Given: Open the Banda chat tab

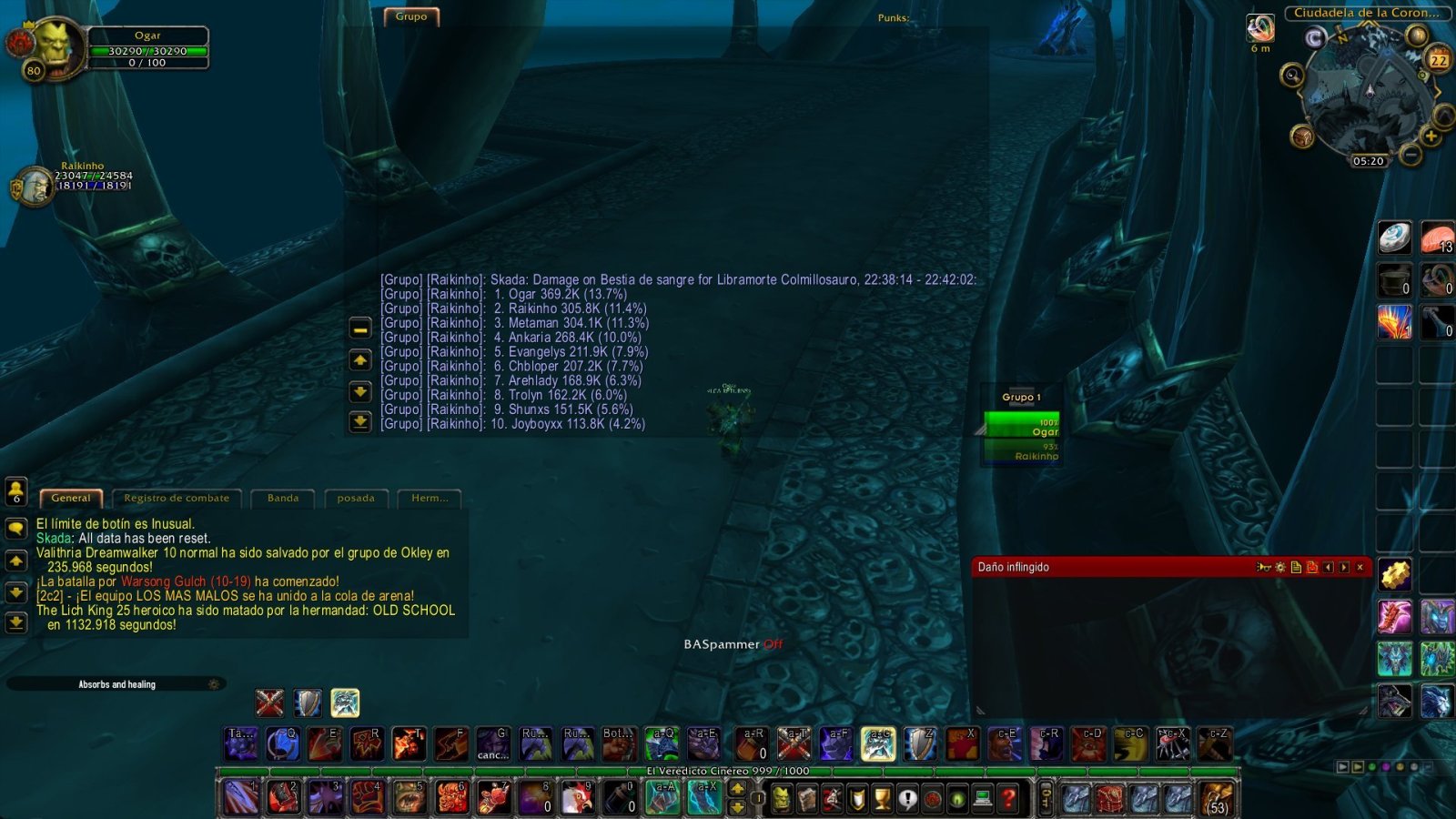Looking at the screenshot, I should pos(281,498).
